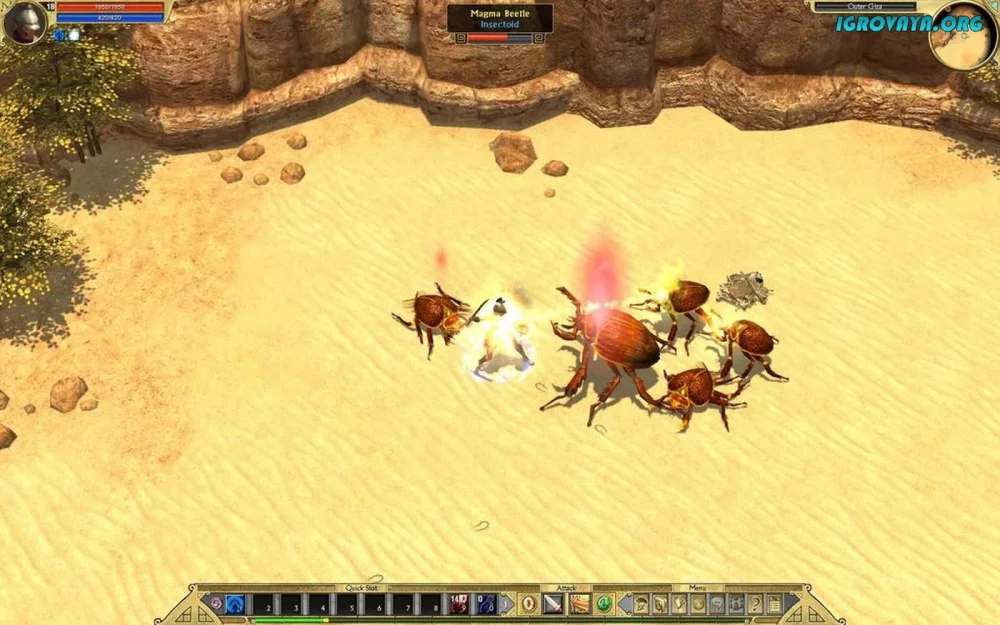Image resolution: width=1000 pixels, height=625 pixels.
Task: Select the blue skill in quick slot one
Action: tap(236, 603)
